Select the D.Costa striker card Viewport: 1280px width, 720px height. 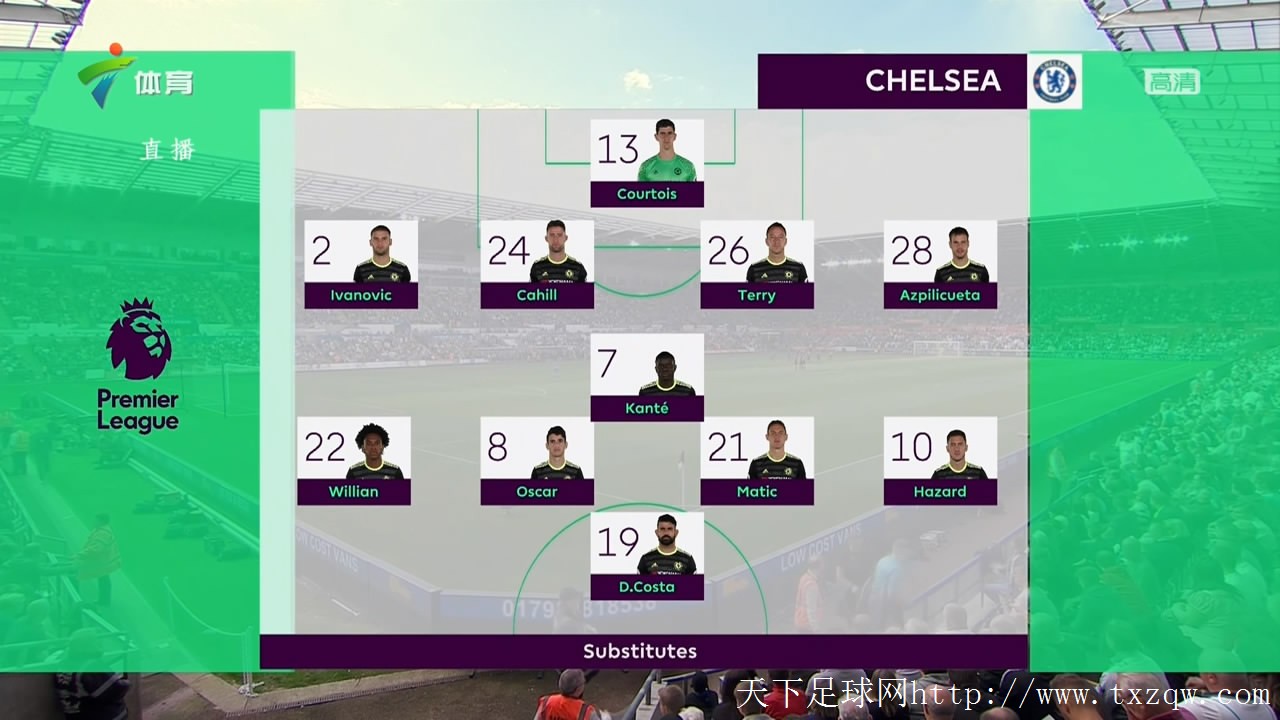pyautogui.click(x=647, y=556)
